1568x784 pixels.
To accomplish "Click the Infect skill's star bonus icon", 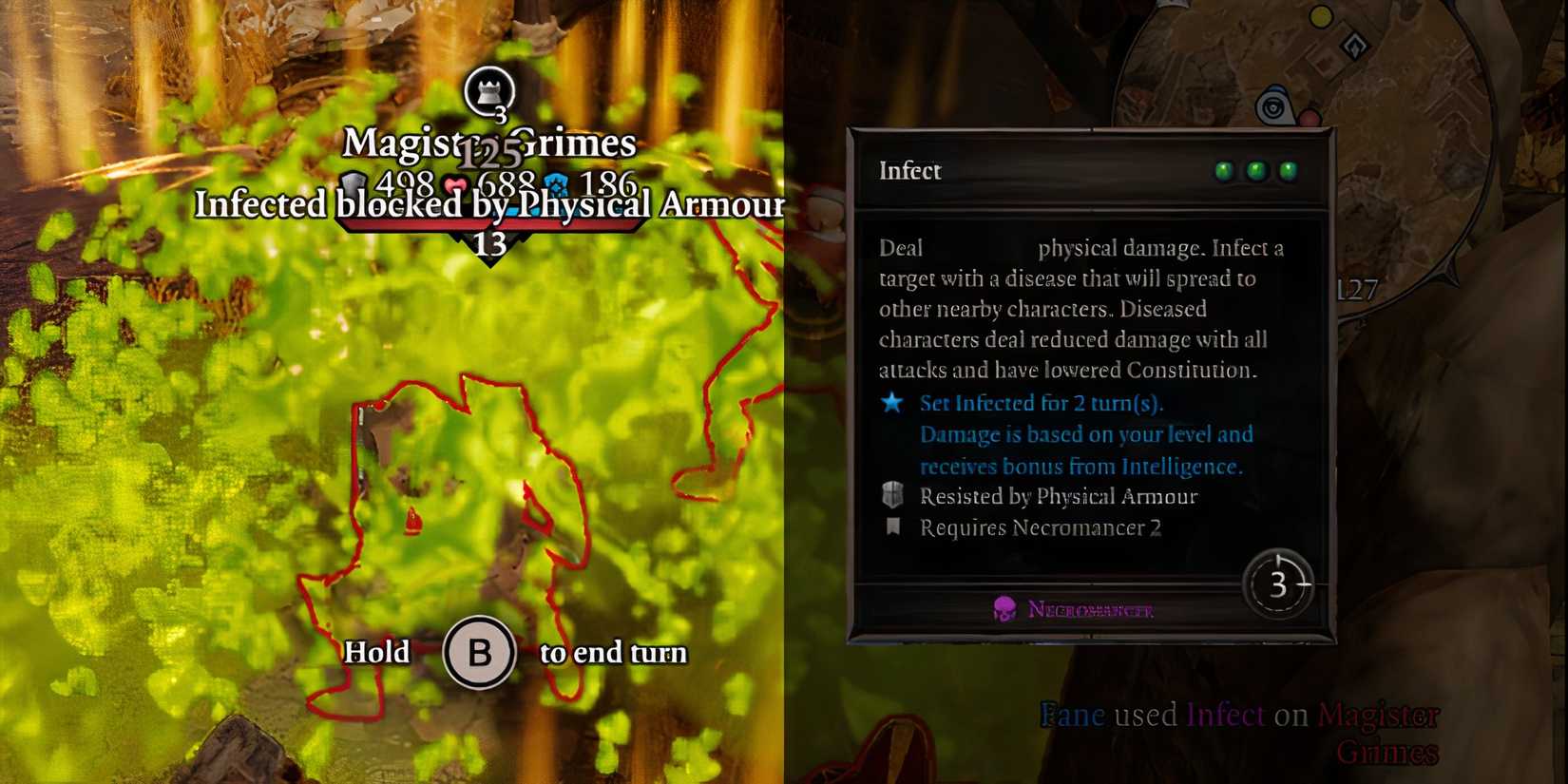I will (891, 403).
